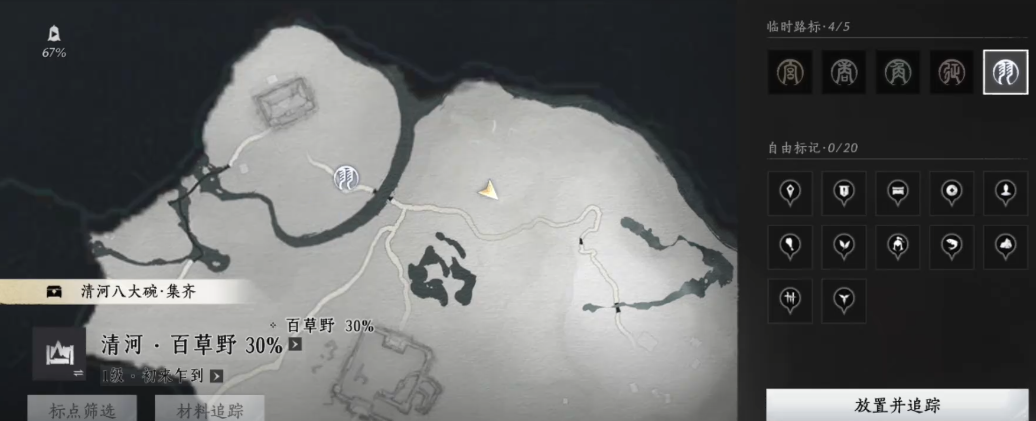
Task: Expand the 1级·初来乍到 level arrow
Action: click(216, 376)
